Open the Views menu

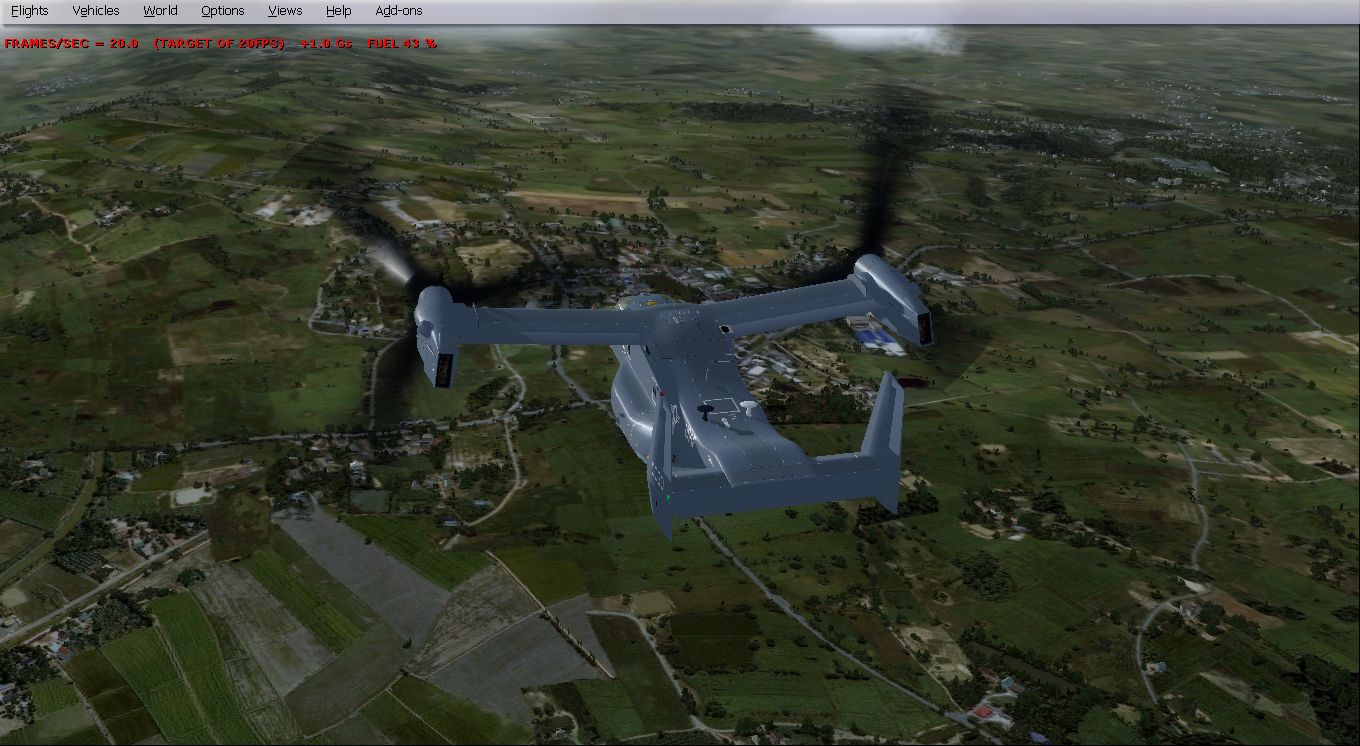pos(285,11)
